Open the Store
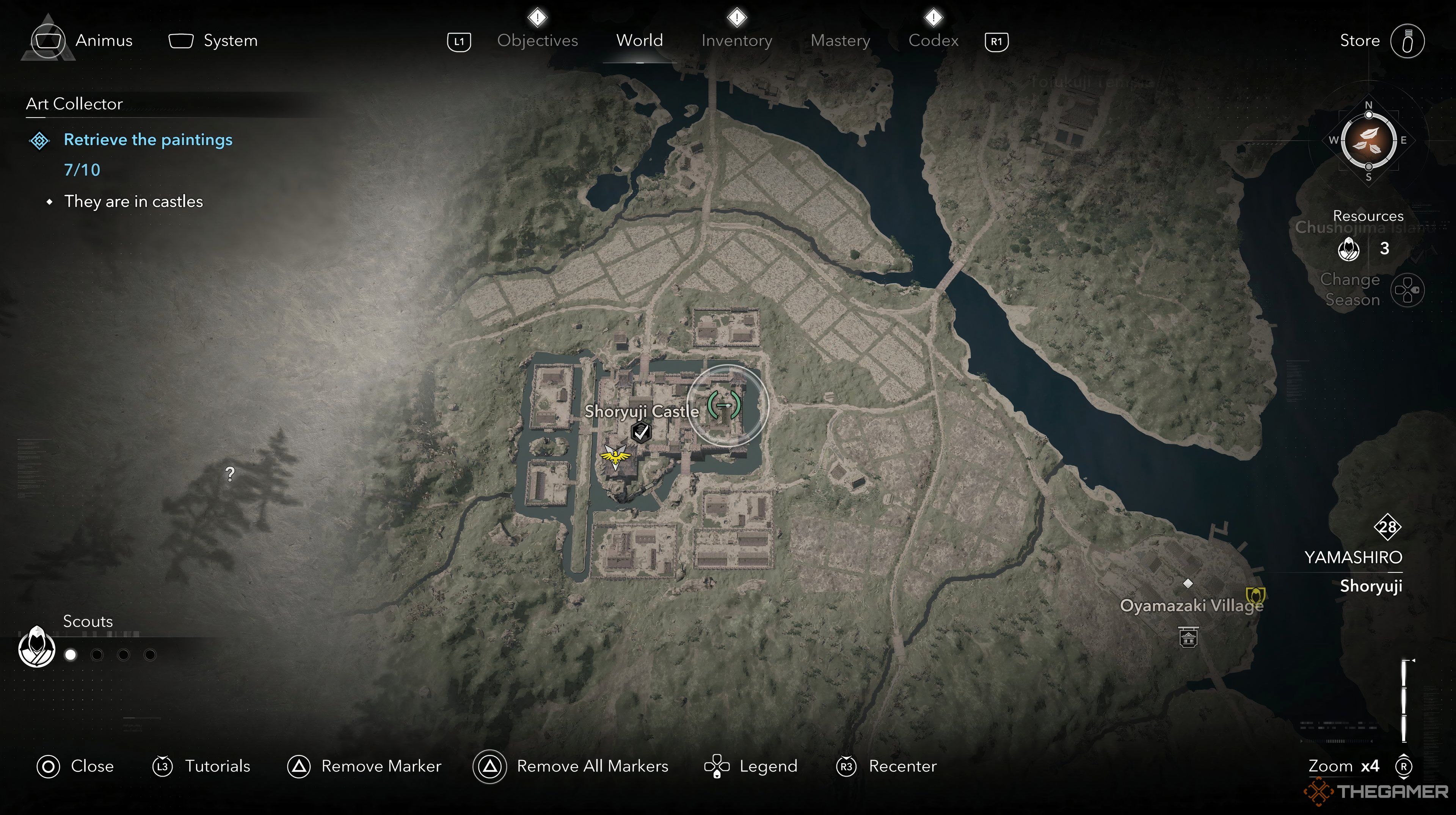Screen dimensions: 1456x815 [x=1359, y=41]
